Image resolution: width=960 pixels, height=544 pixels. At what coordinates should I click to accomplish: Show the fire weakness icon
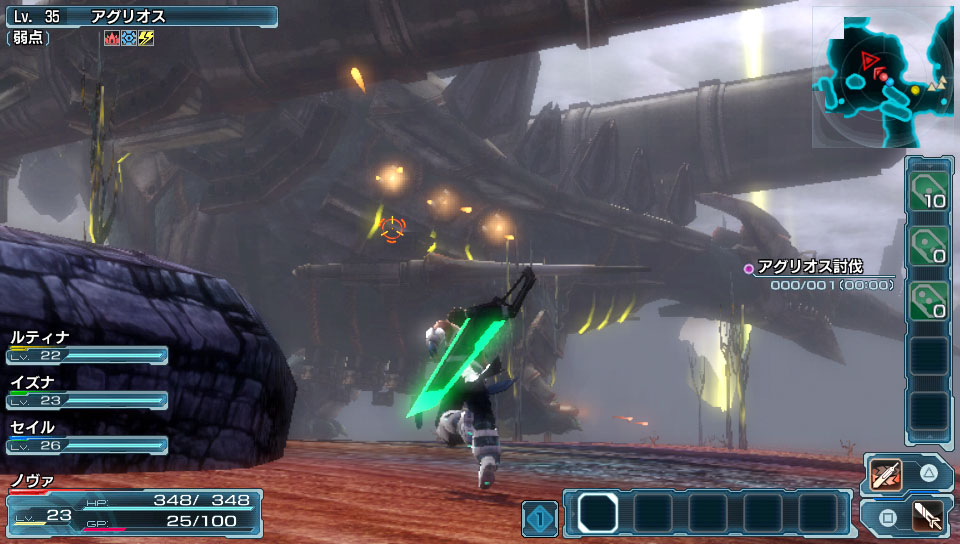tap(111, 39)
